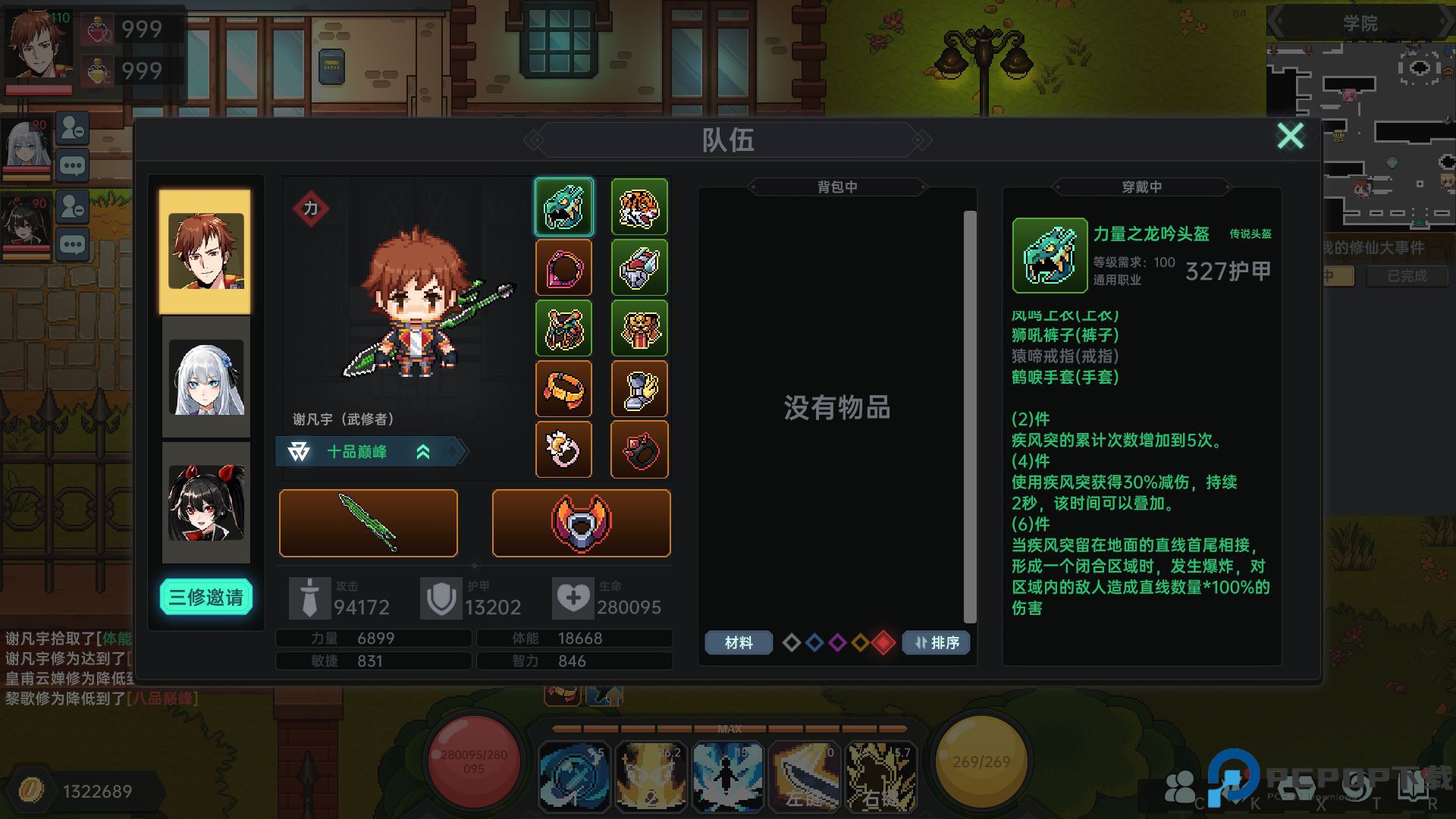Enable the blue rarity diamond filter

coord(814,642)
